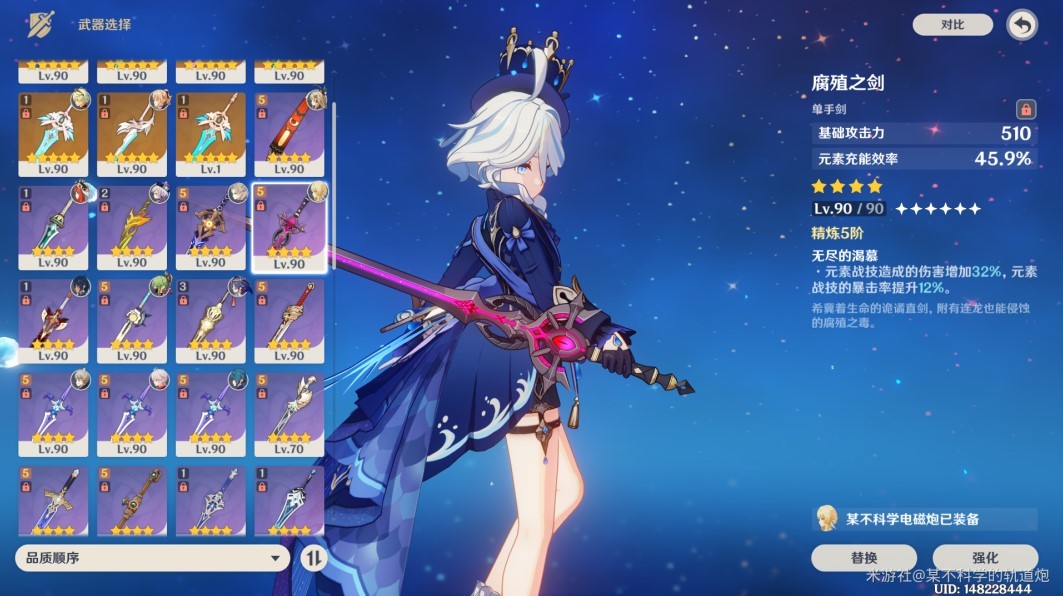Open the 品质顺序 sort dropdown

click(152, 558)
